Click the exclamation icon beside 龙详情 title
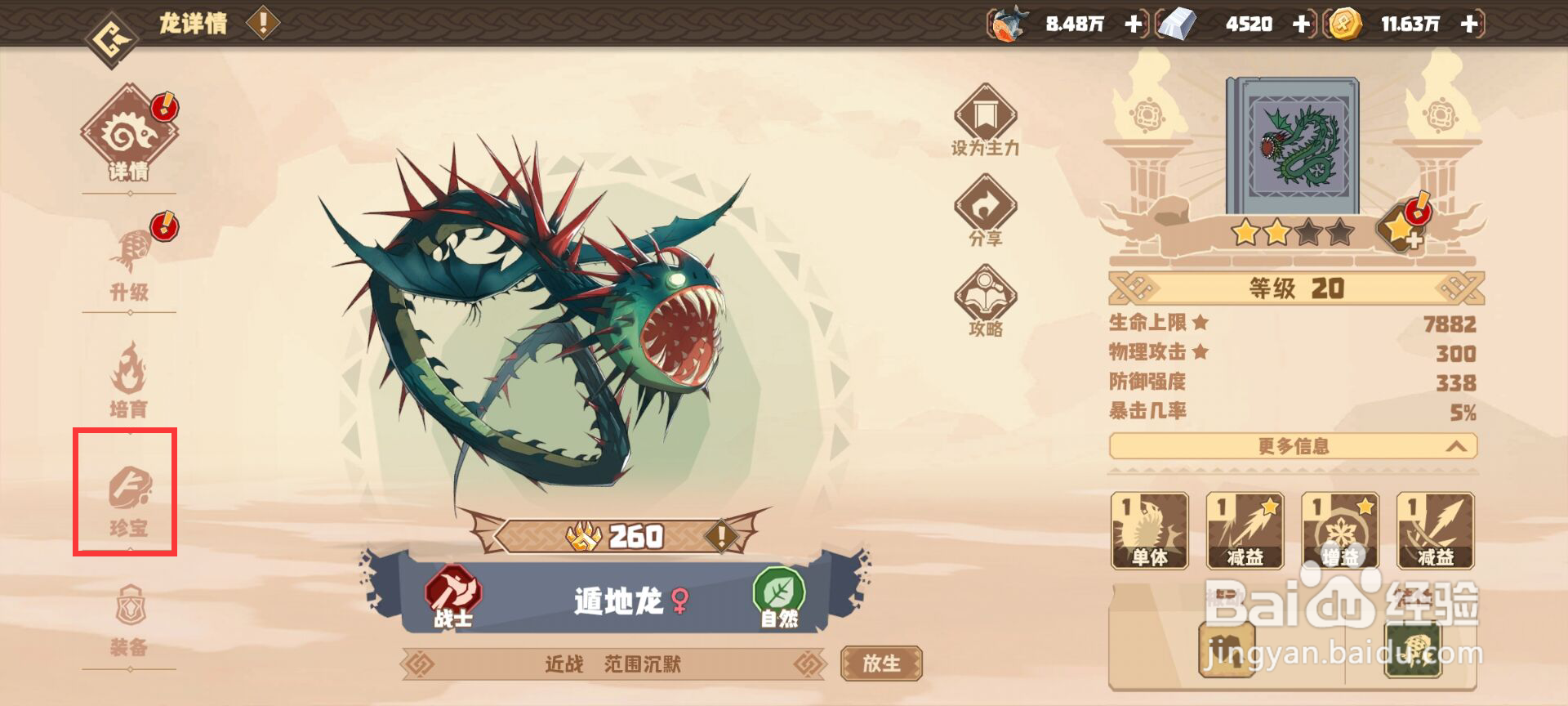The height and width of the screenshot is (706, 1568). 261,23
